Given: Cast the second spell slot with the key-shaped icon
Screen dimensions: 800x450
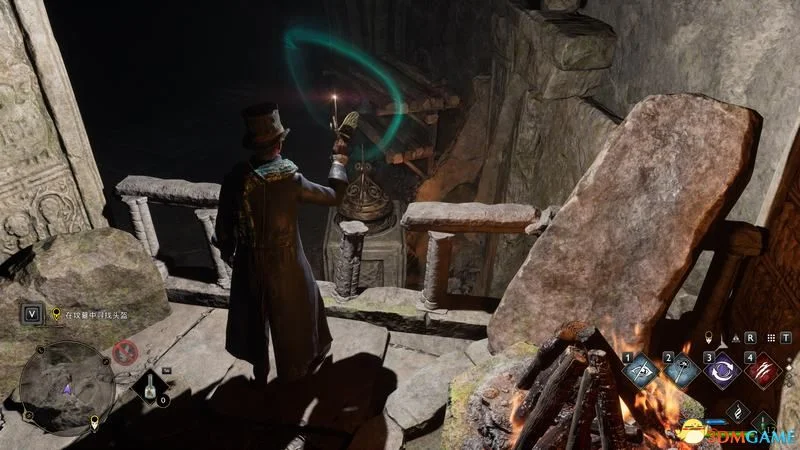Looking at the screenshot, I should [682, 371].
